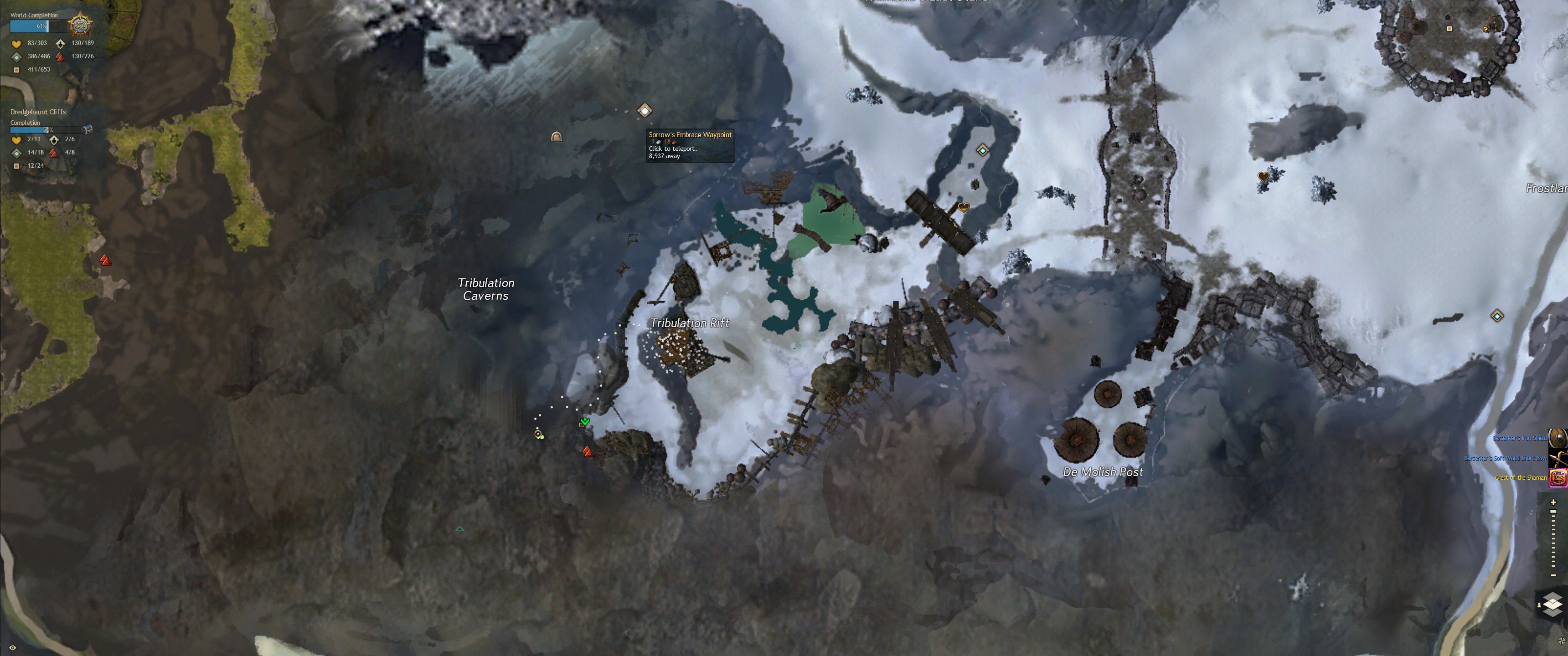Screen dimensions: 1568x656
Task: Open the map floor layers selector
Action: pyautogui.click(x=1553, y=604)
